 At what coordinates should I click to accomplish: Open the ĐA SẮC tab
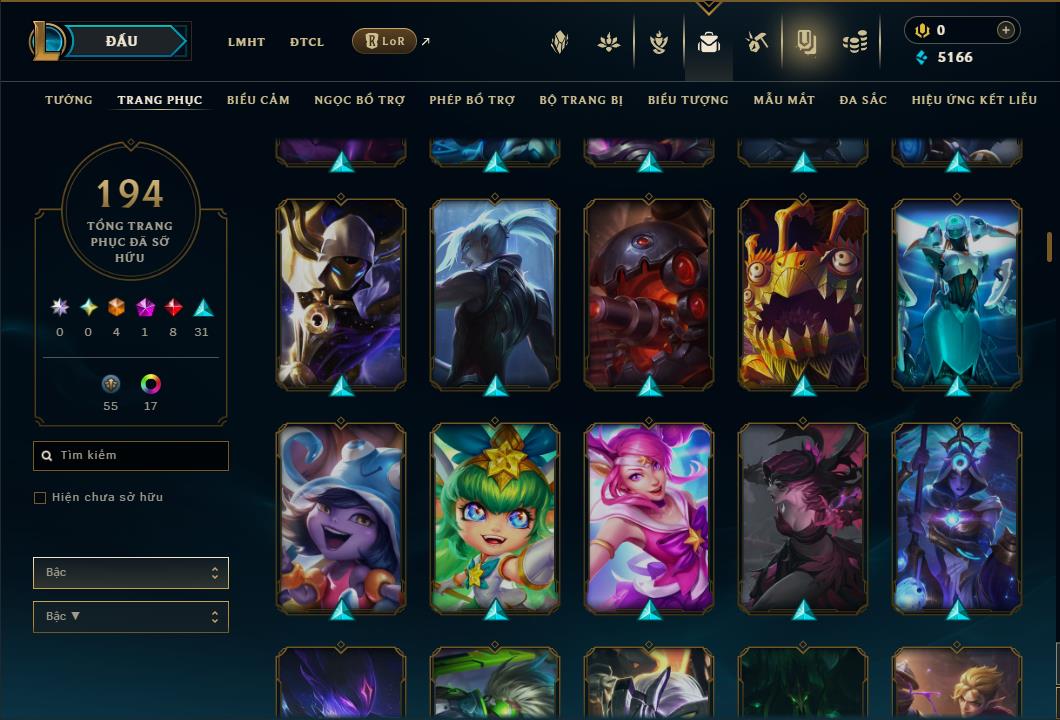[x=863, y=100]
